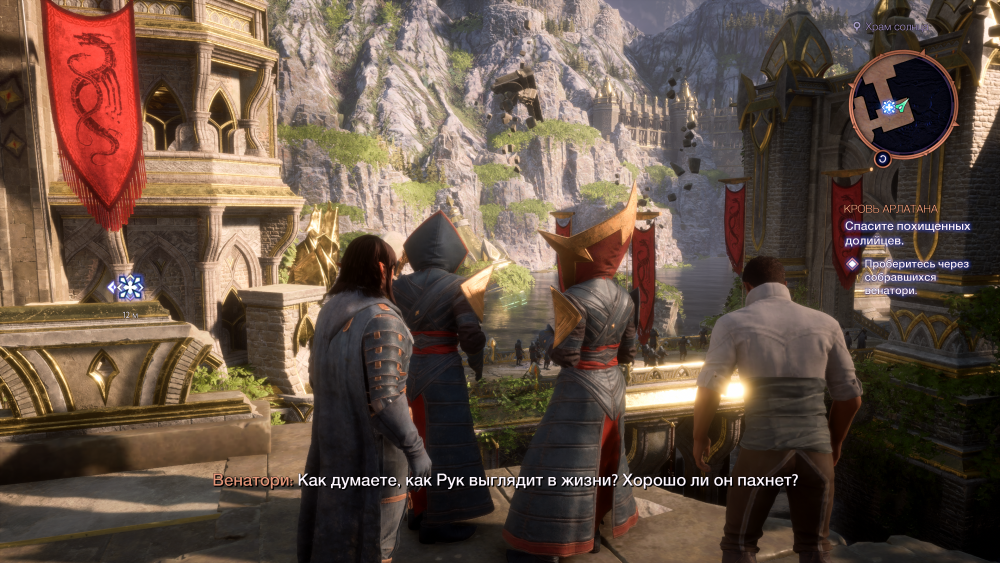Click the green player arrow on the minimap
1000x563 pixels.
coord(902,105)
